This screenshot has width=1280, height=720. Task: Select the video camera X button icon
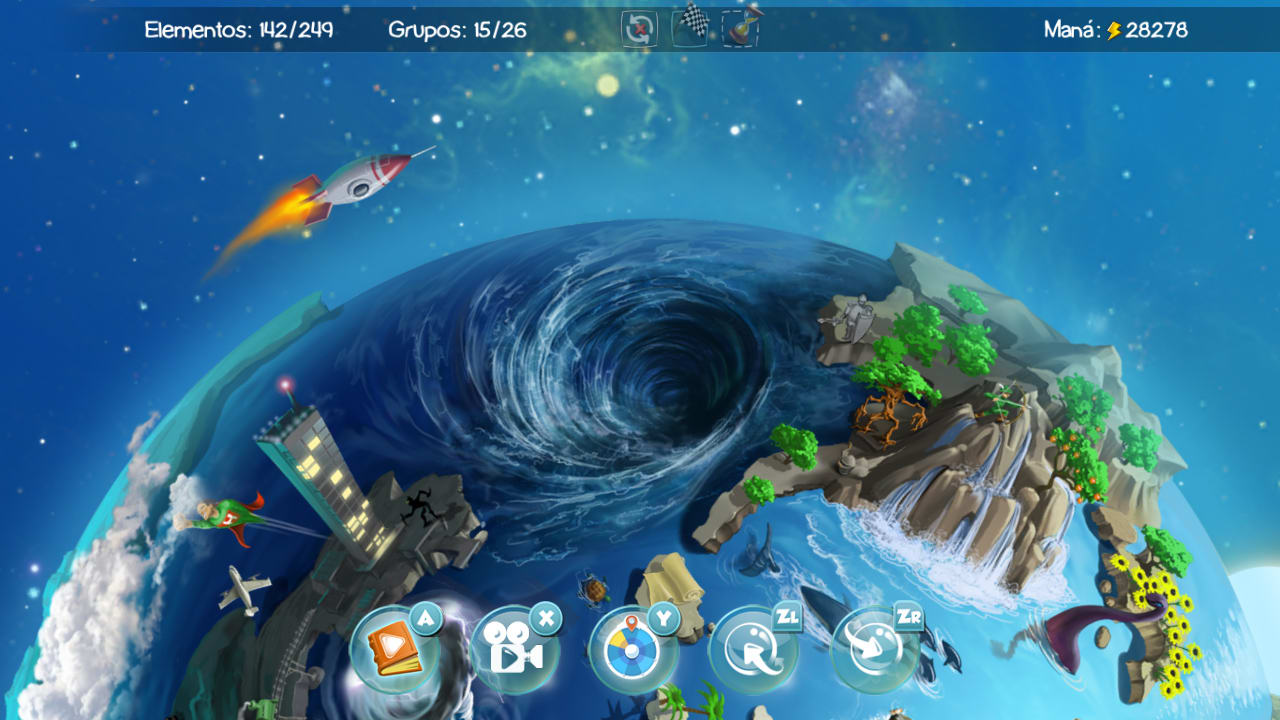click(515, 648)
